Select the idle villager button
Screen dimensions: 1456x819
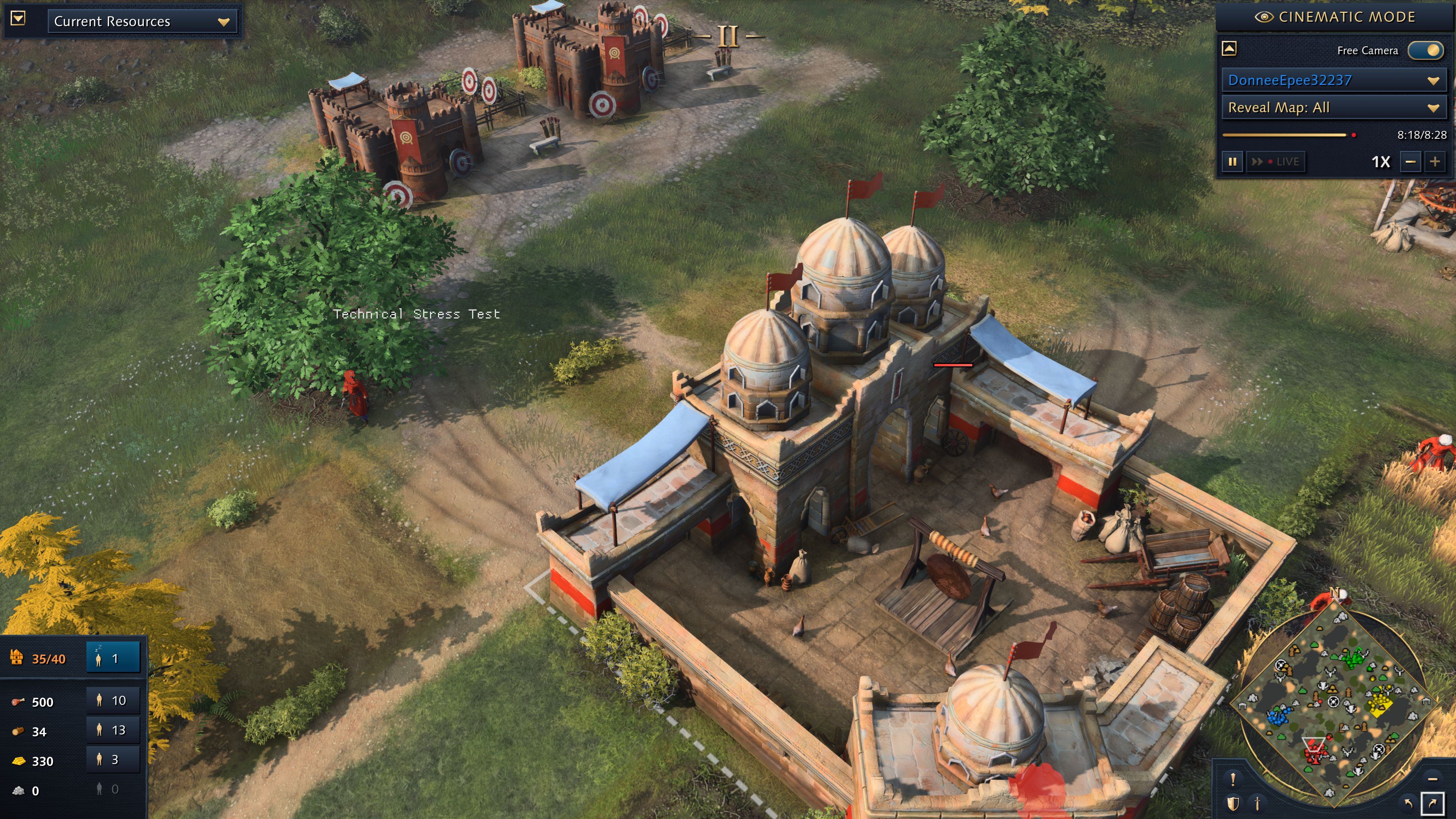coord(113,658)
